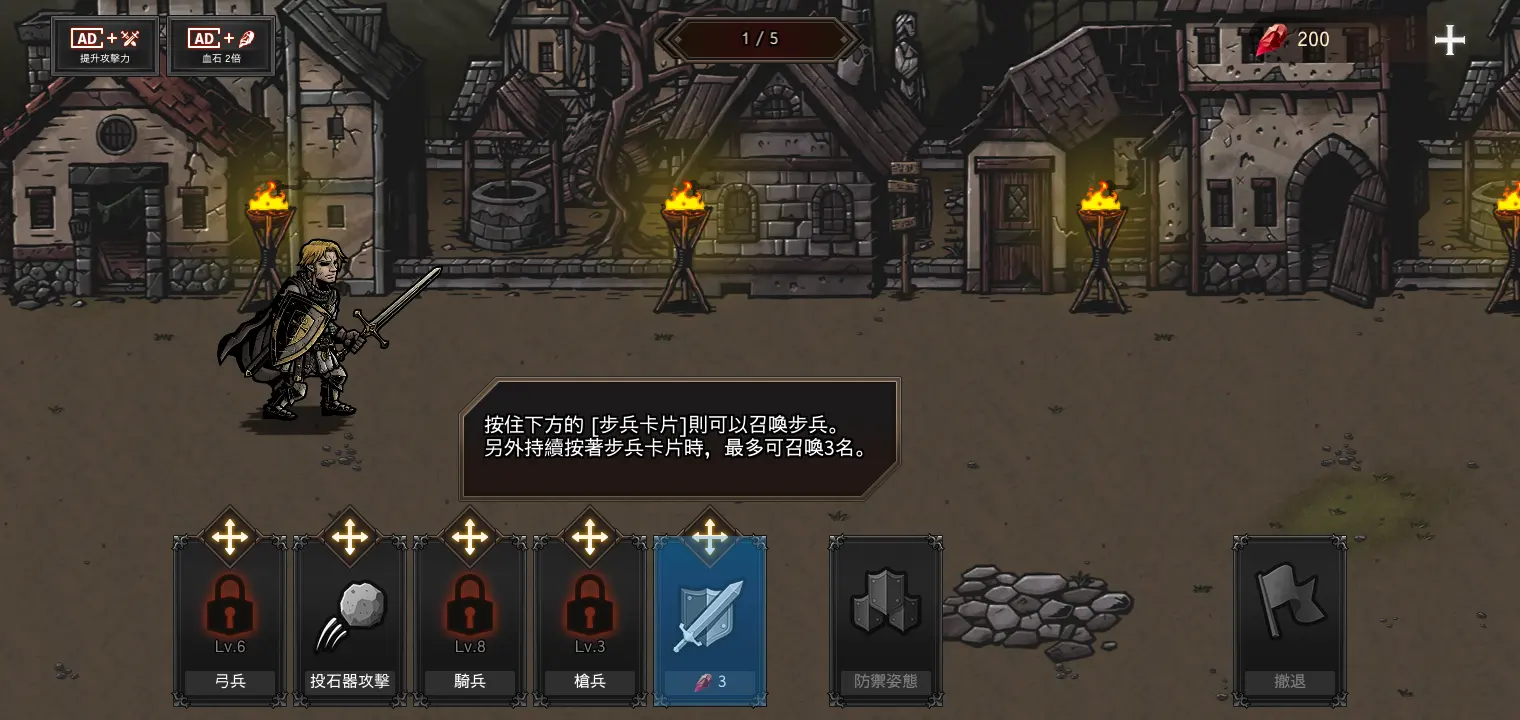Expand the wave counter banner showing 1/5

pyautogui.click(x=760, y=38)
